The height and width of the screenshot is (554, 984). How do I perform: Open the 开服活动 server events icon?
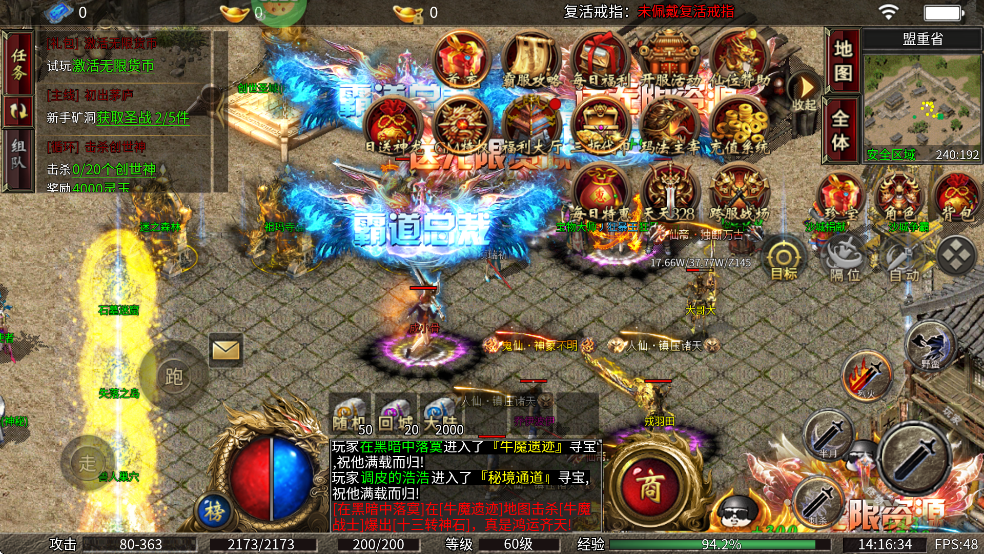click(668, 60)
